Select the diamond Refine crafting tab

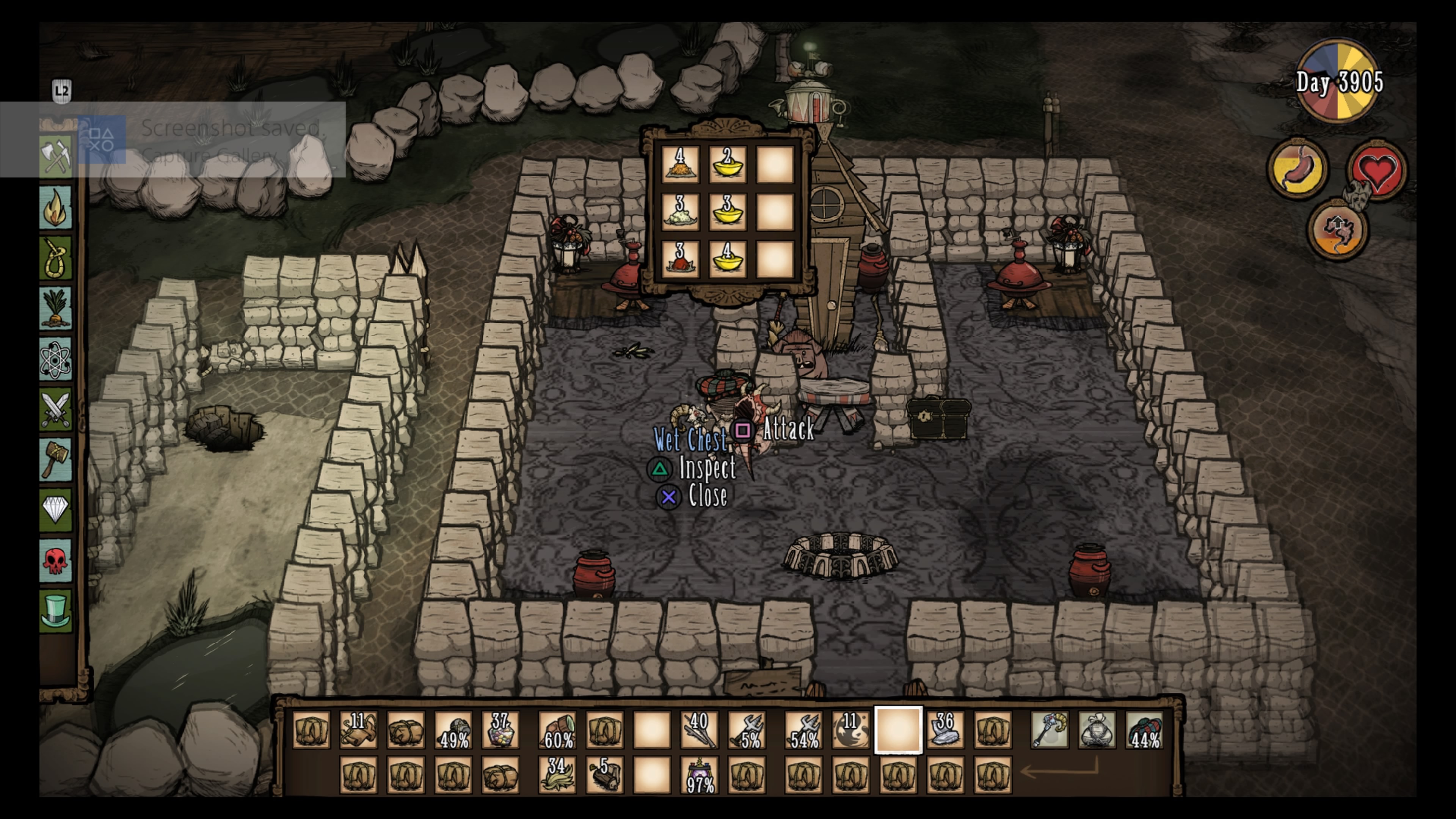point(55,509)
